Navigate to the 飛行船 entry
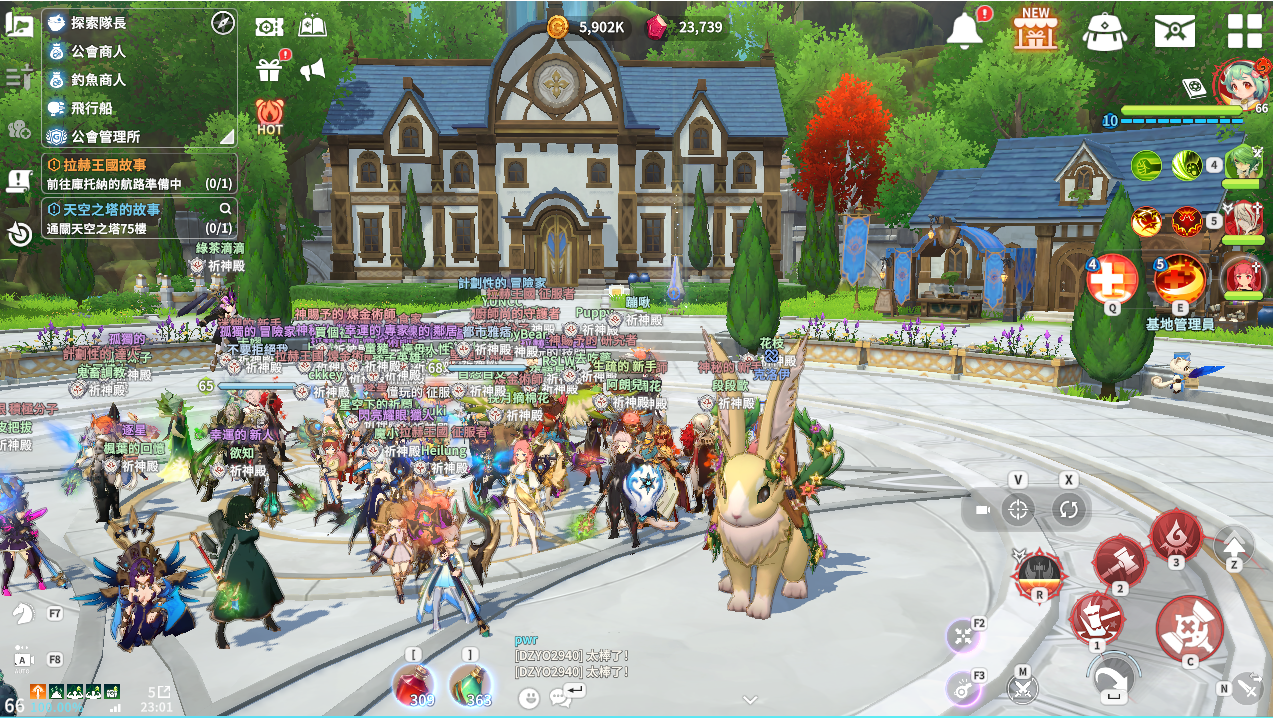1273x718 pixels. (90, 108)
